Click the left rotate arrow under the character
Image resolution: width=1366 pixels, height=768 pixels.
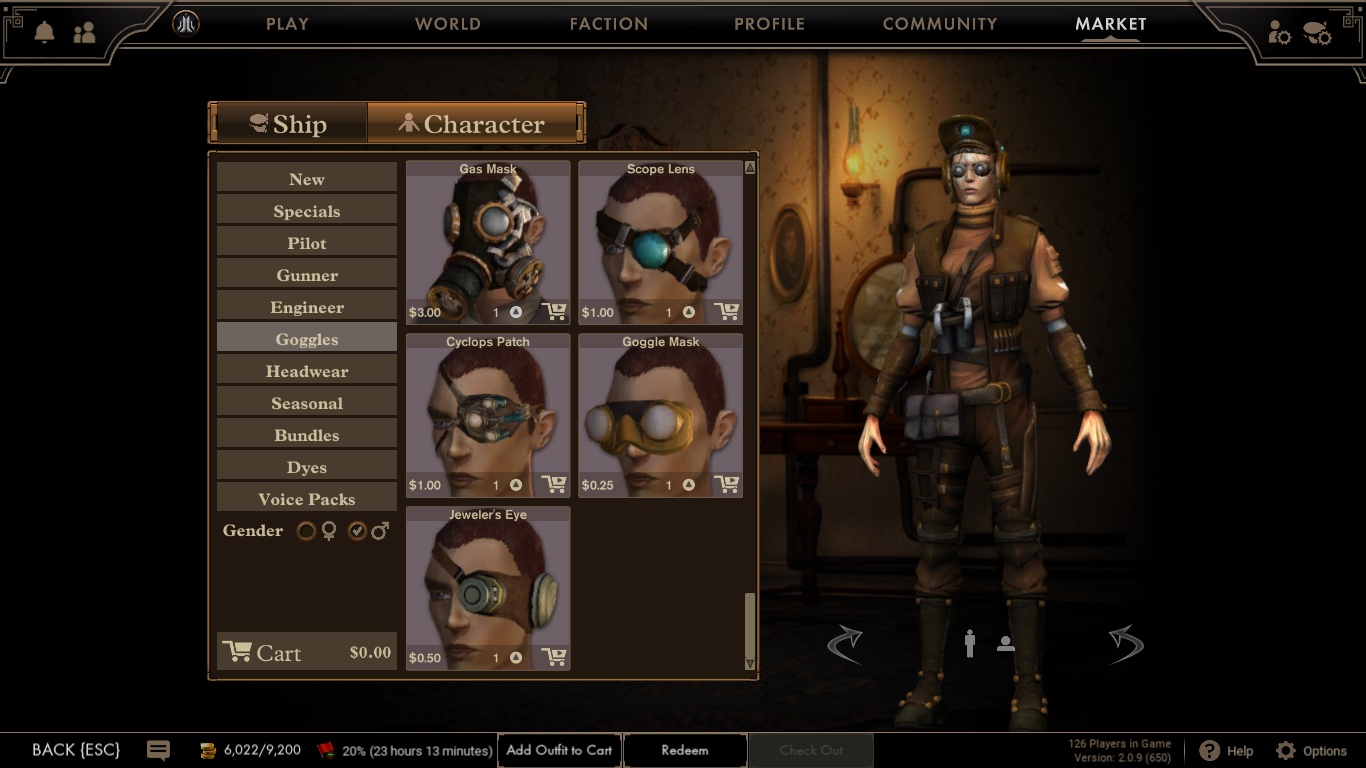point(846,643)
